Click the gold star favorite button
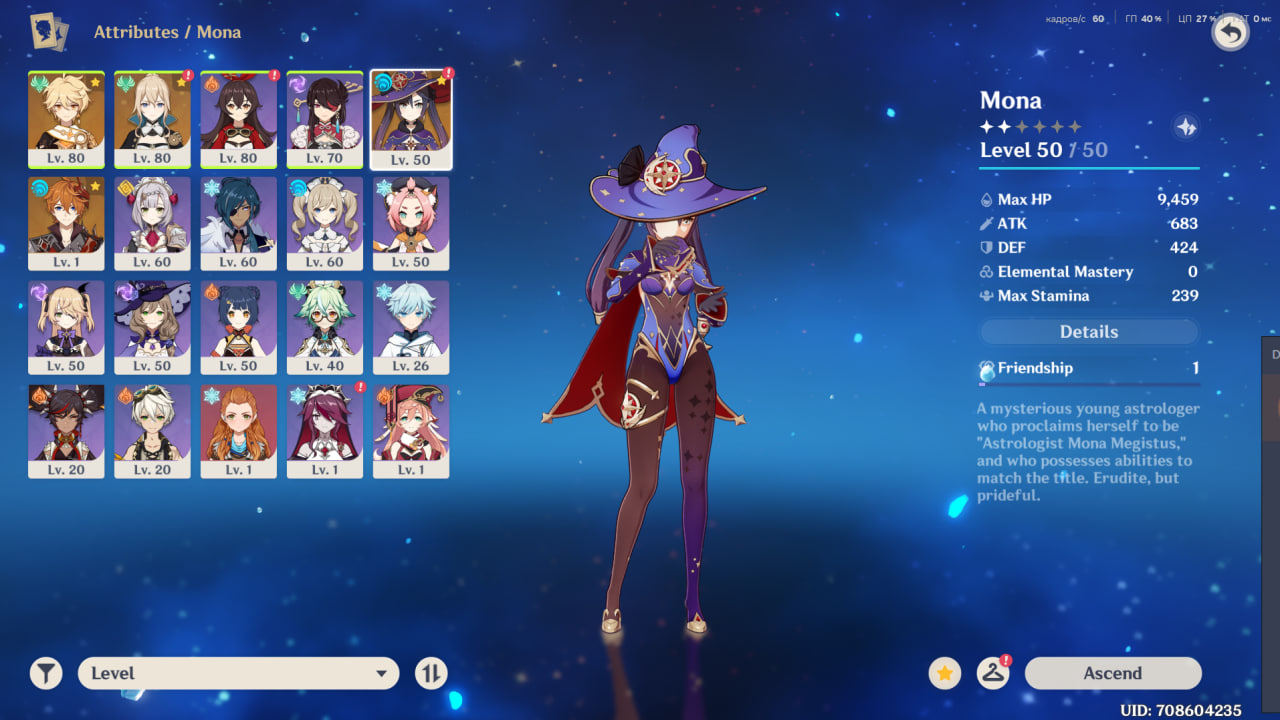Viewport: 1280px width, 720px height. pyautogui.click(x=944, y=673)
